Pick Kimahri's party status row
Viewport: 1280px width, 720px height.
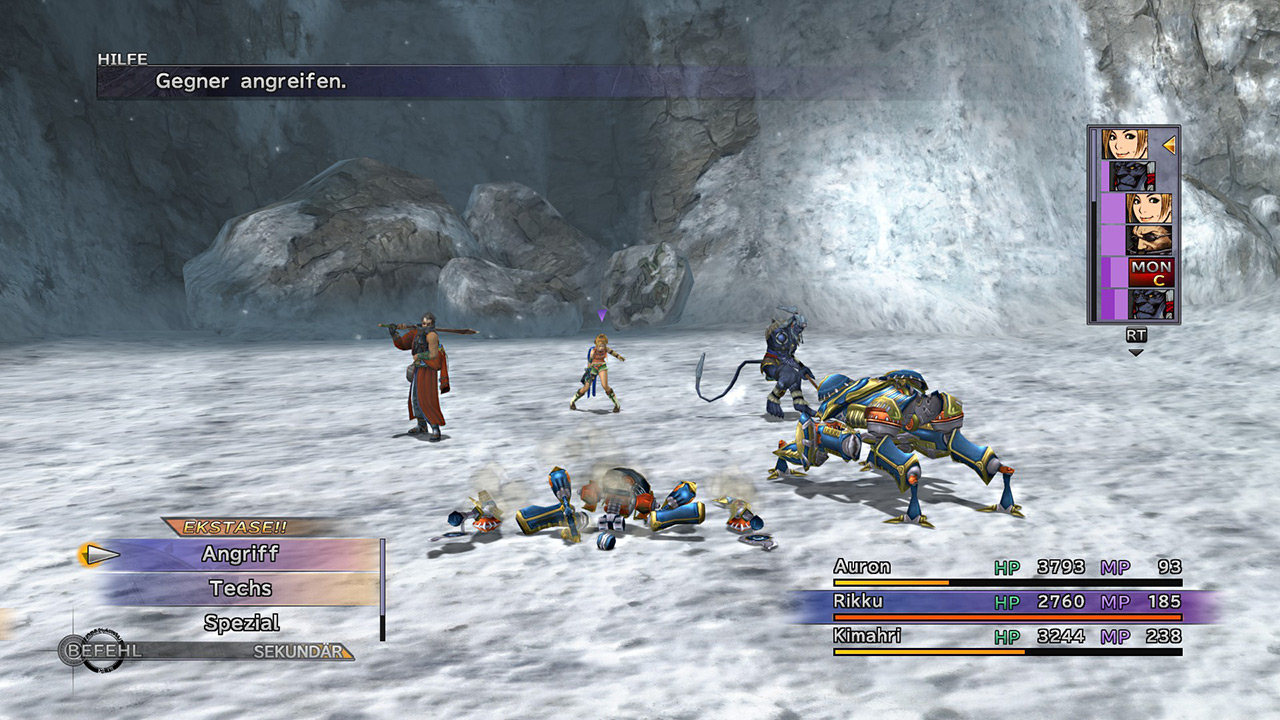point(1007,637)
